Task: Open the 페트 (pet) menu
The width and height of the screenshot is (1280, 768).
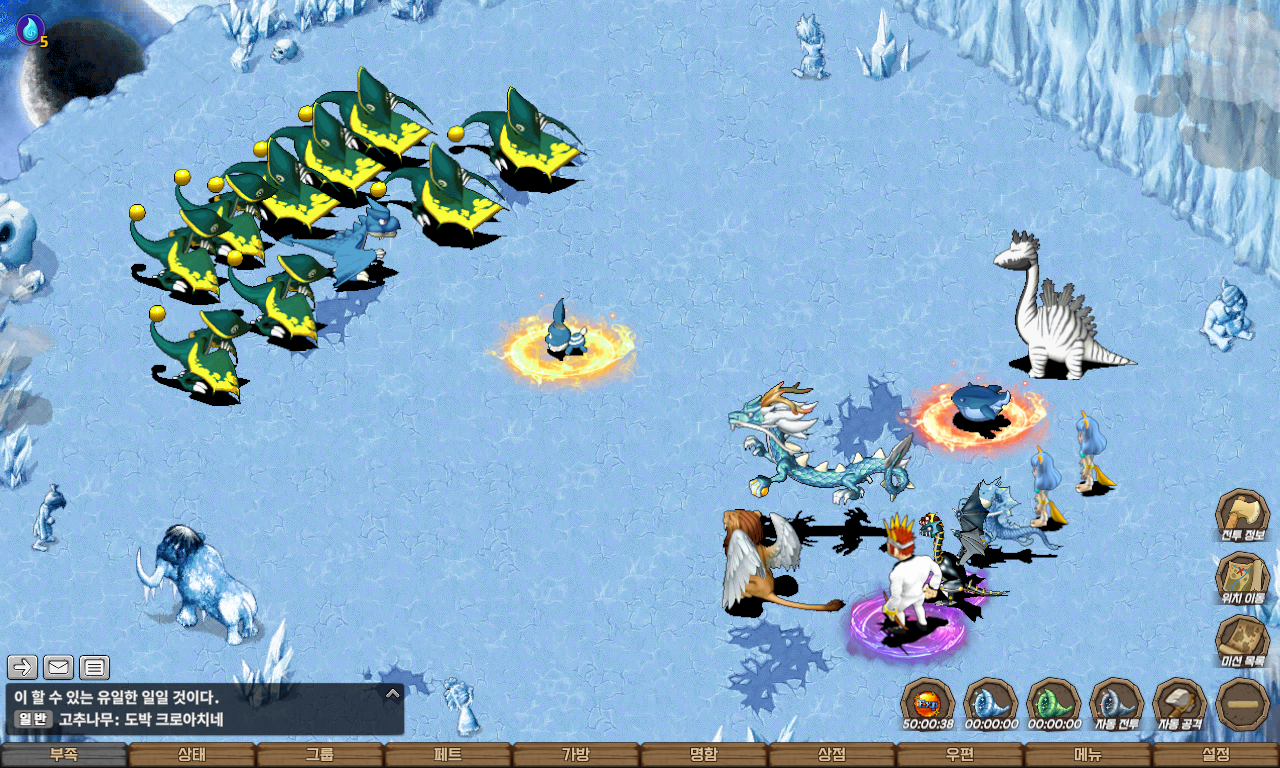Action: (x=448, y=755)
